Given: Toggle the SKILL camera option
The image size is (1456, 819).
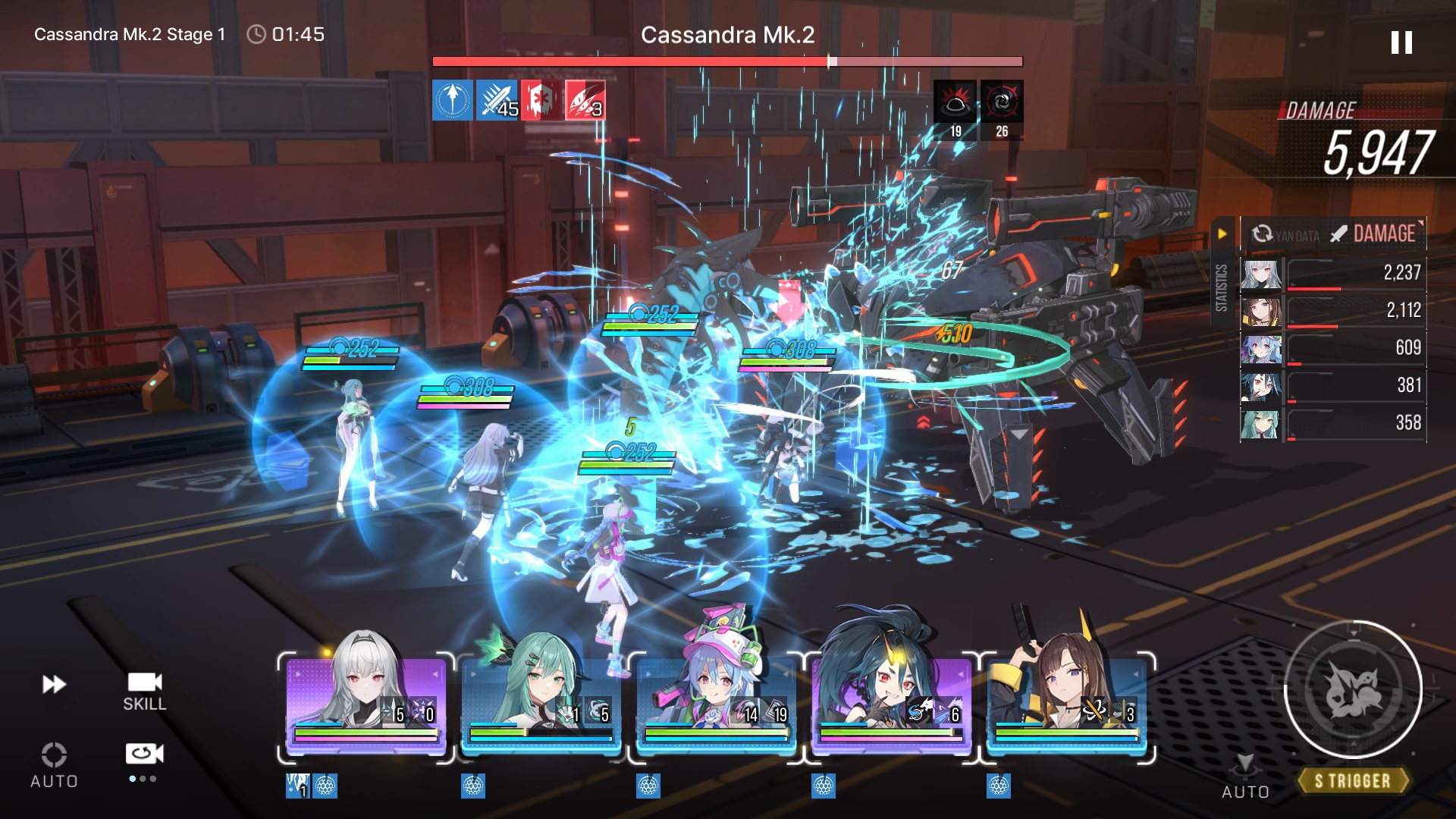Looking at the screenshot, I should point(144,691).
